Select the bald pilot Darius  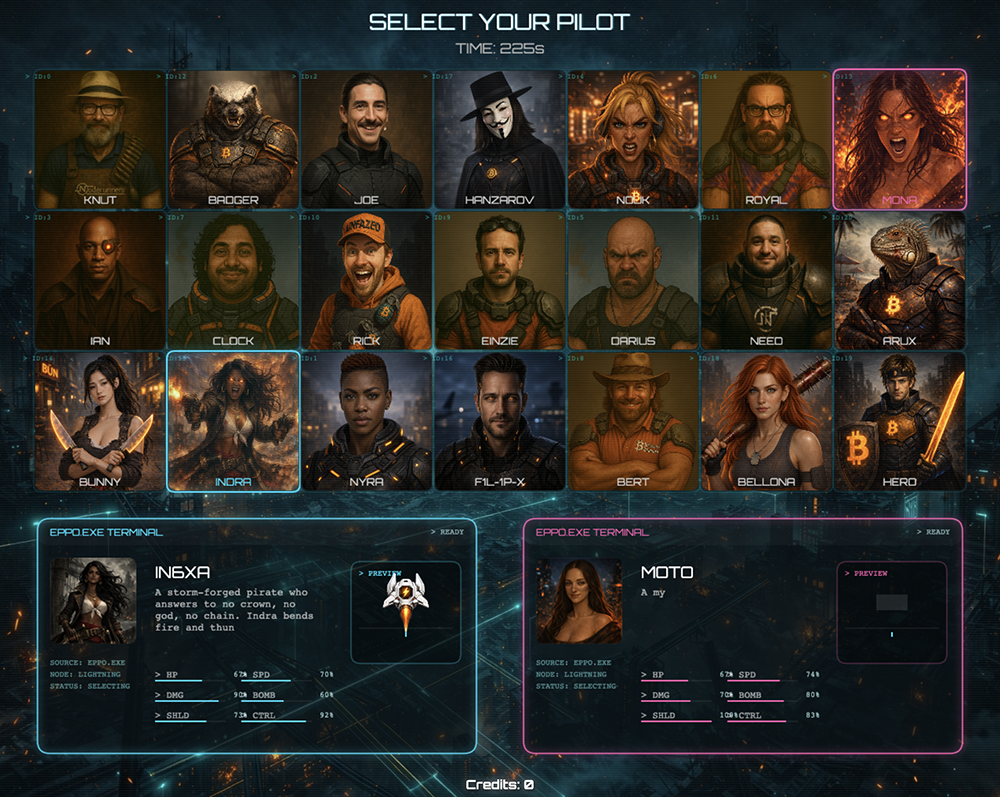(x=633, y=280)
